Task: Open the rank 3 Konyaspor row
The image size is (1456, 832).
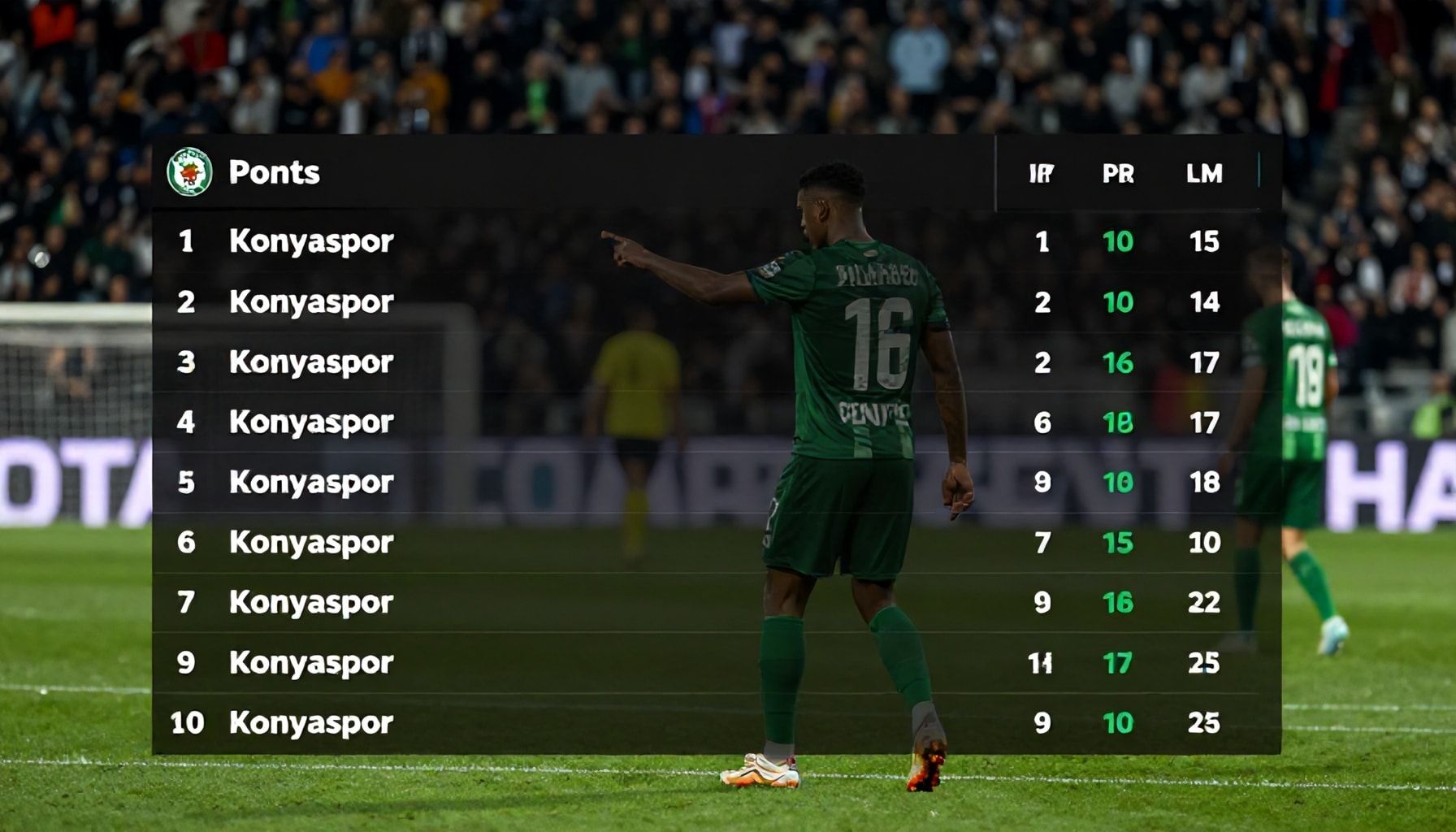Action: (x=311, y=362)
